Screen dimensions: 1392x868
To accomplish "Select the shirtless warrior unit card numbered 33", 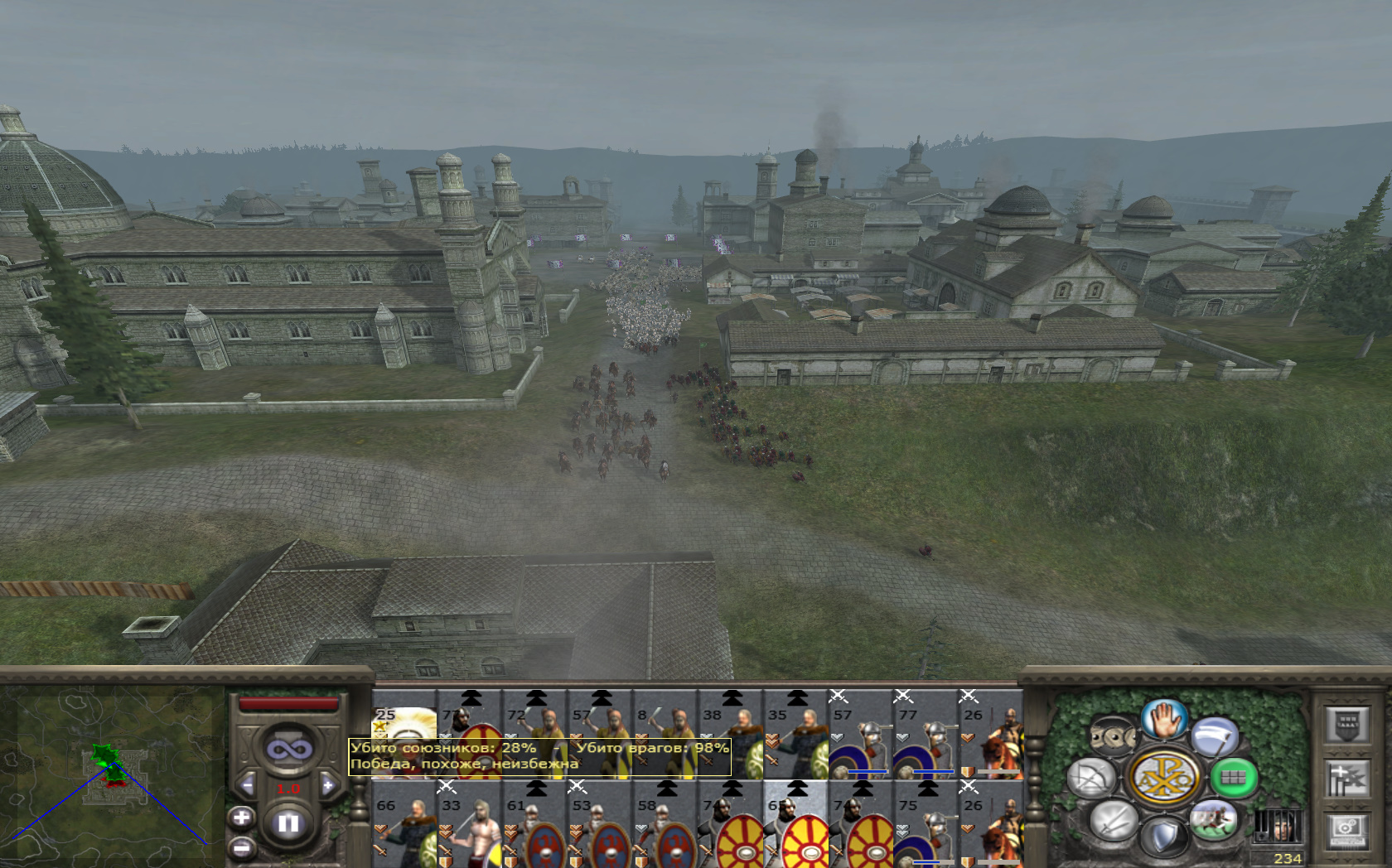I will [469, 828].
